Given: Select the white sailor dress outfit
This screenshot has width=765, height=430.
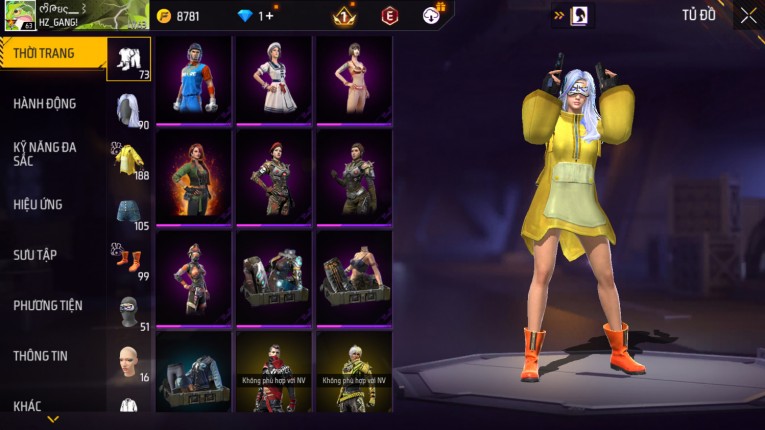Looking at the screenshot, I should 273,79.
